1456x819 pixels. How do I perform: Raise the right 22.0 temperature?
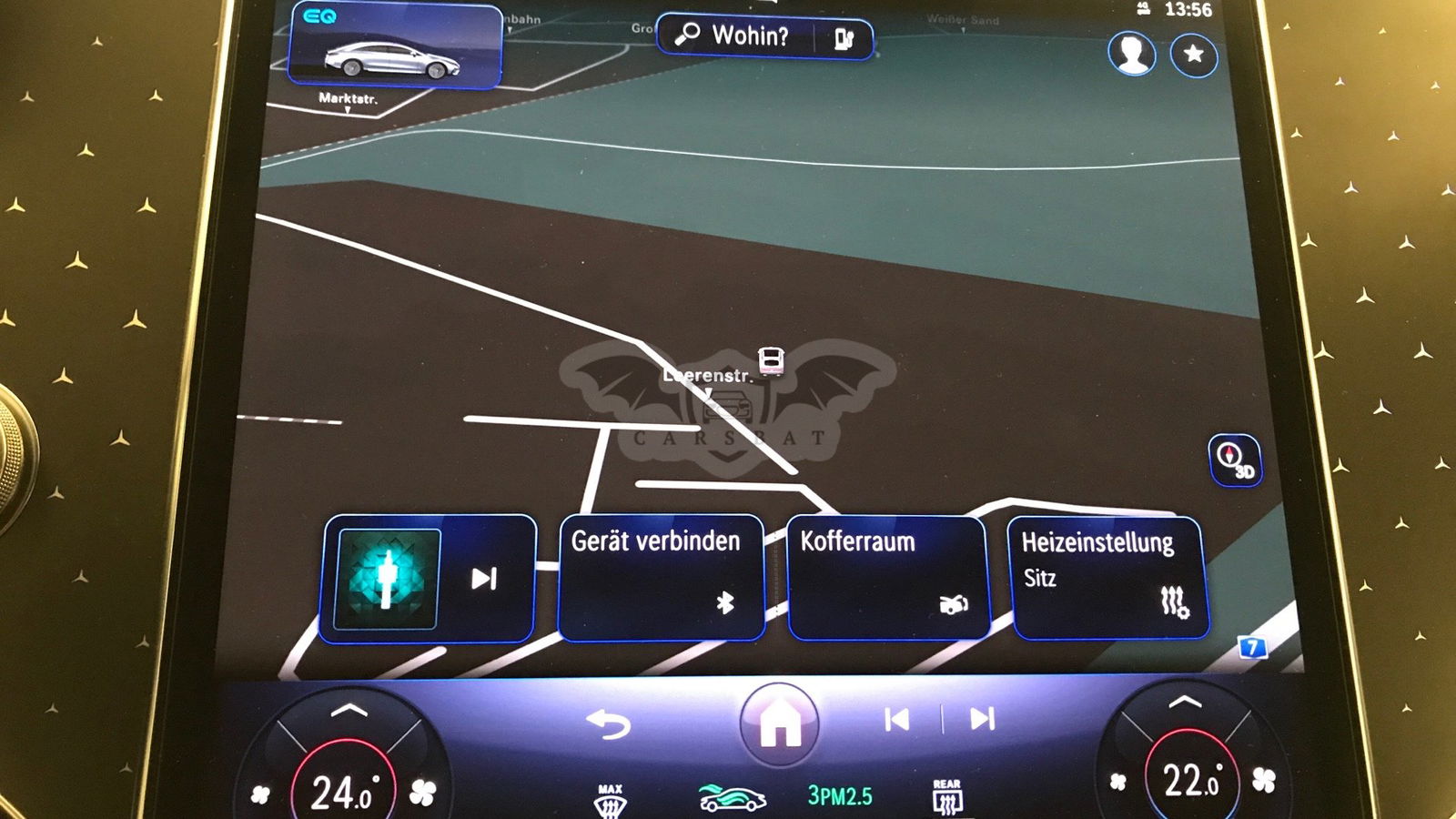(1185, 702)
